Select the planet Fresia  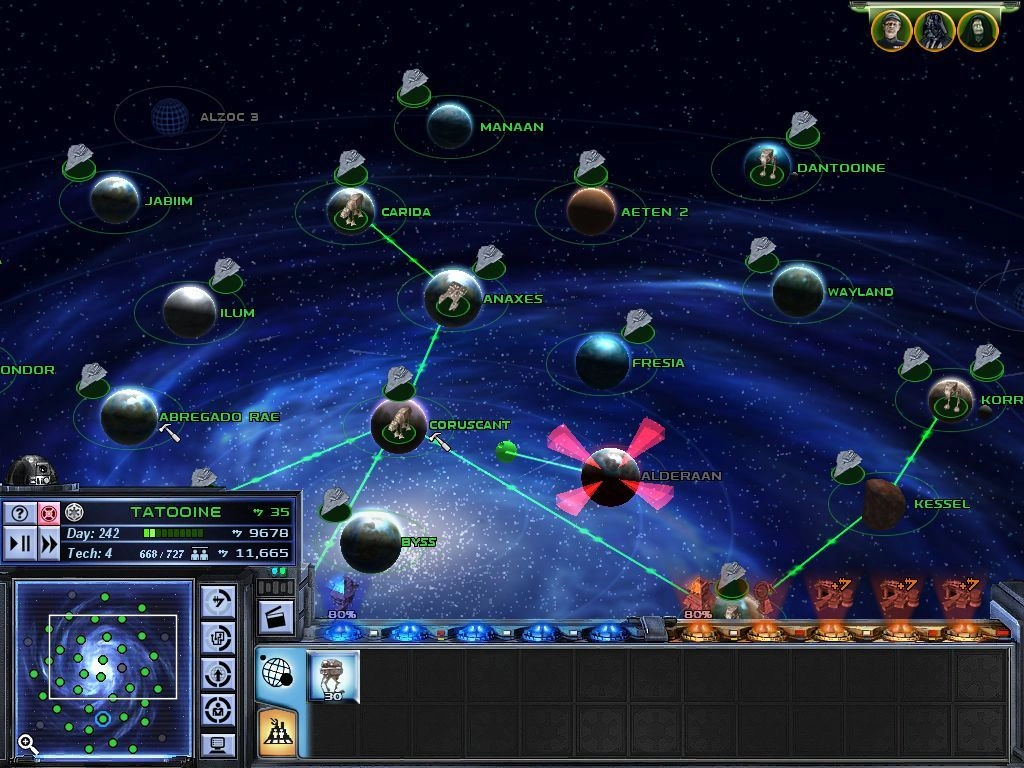[602, 361]
